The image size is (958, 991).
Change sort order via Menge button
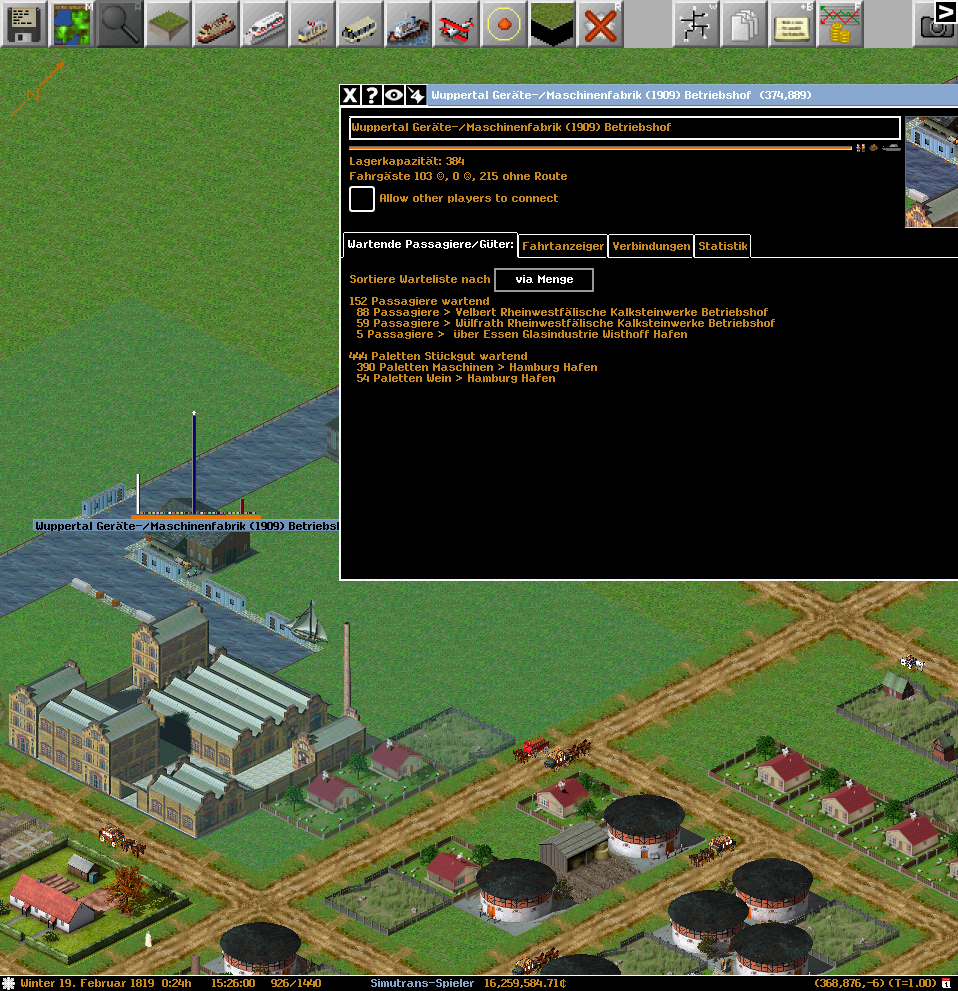(544, 280)
